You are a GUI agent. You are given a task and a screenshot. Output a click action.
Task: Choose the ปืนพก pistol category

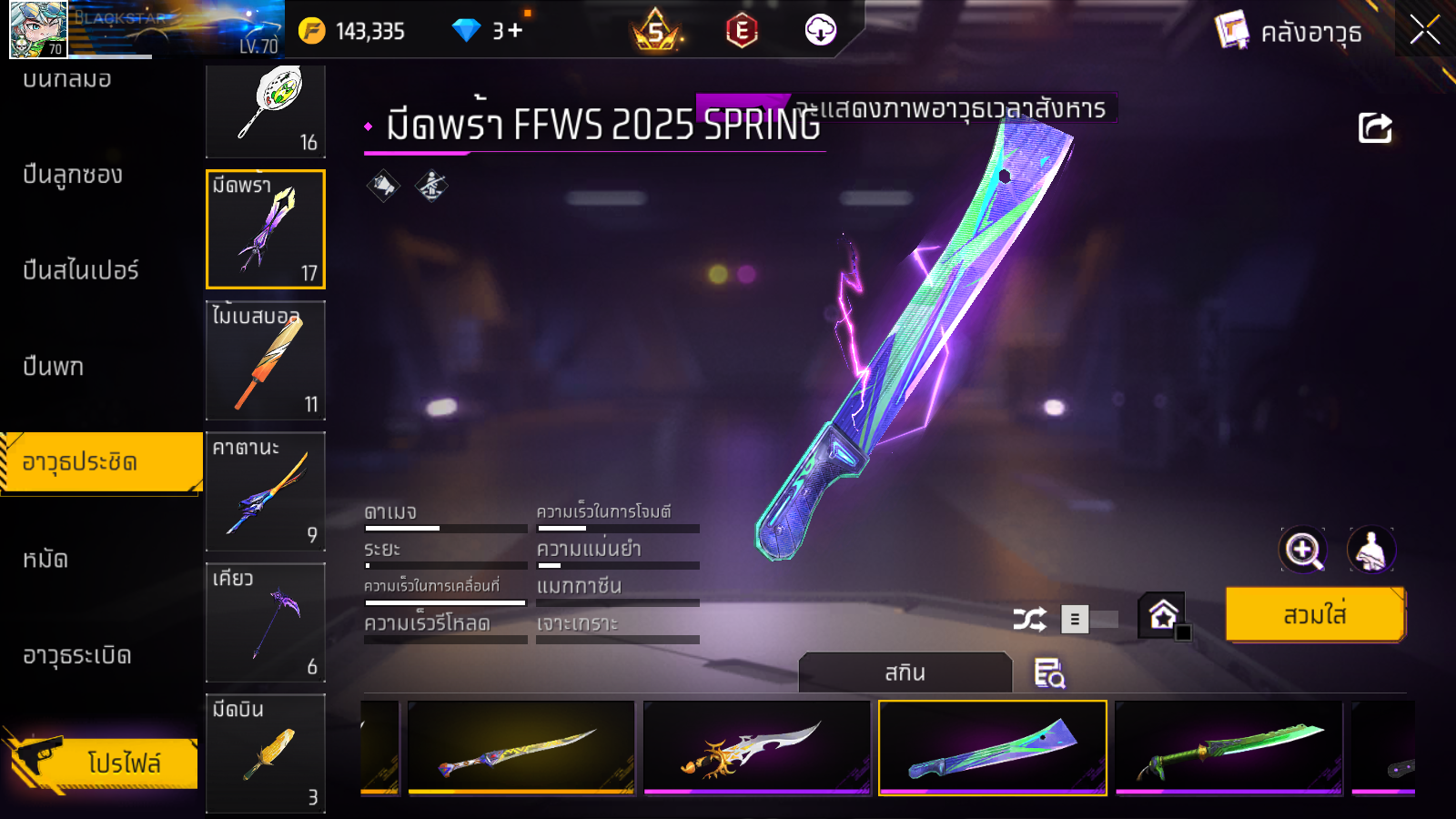[x=54, y=367]
